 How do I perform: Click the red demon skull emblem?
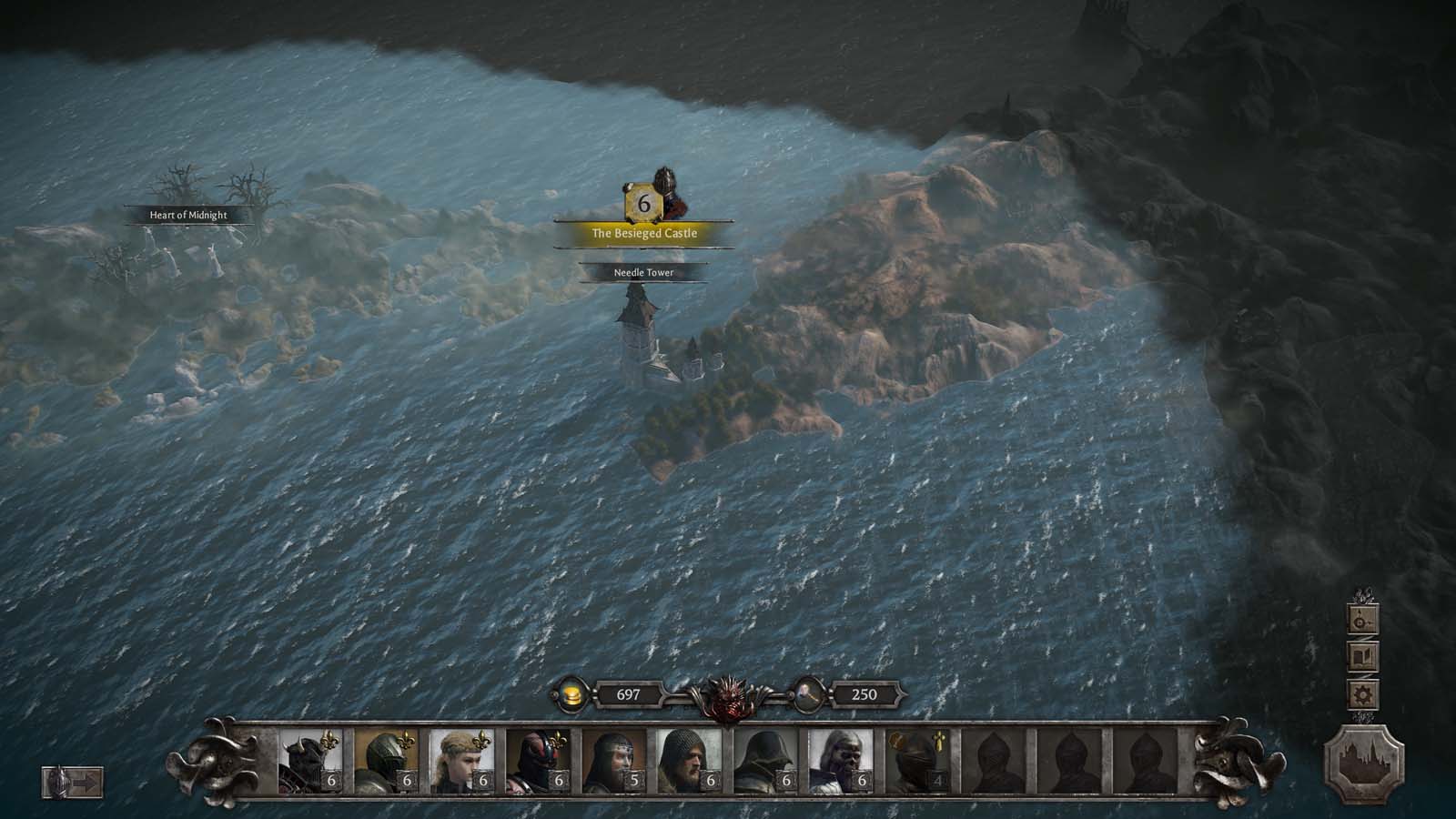click(x=727, y=696)
